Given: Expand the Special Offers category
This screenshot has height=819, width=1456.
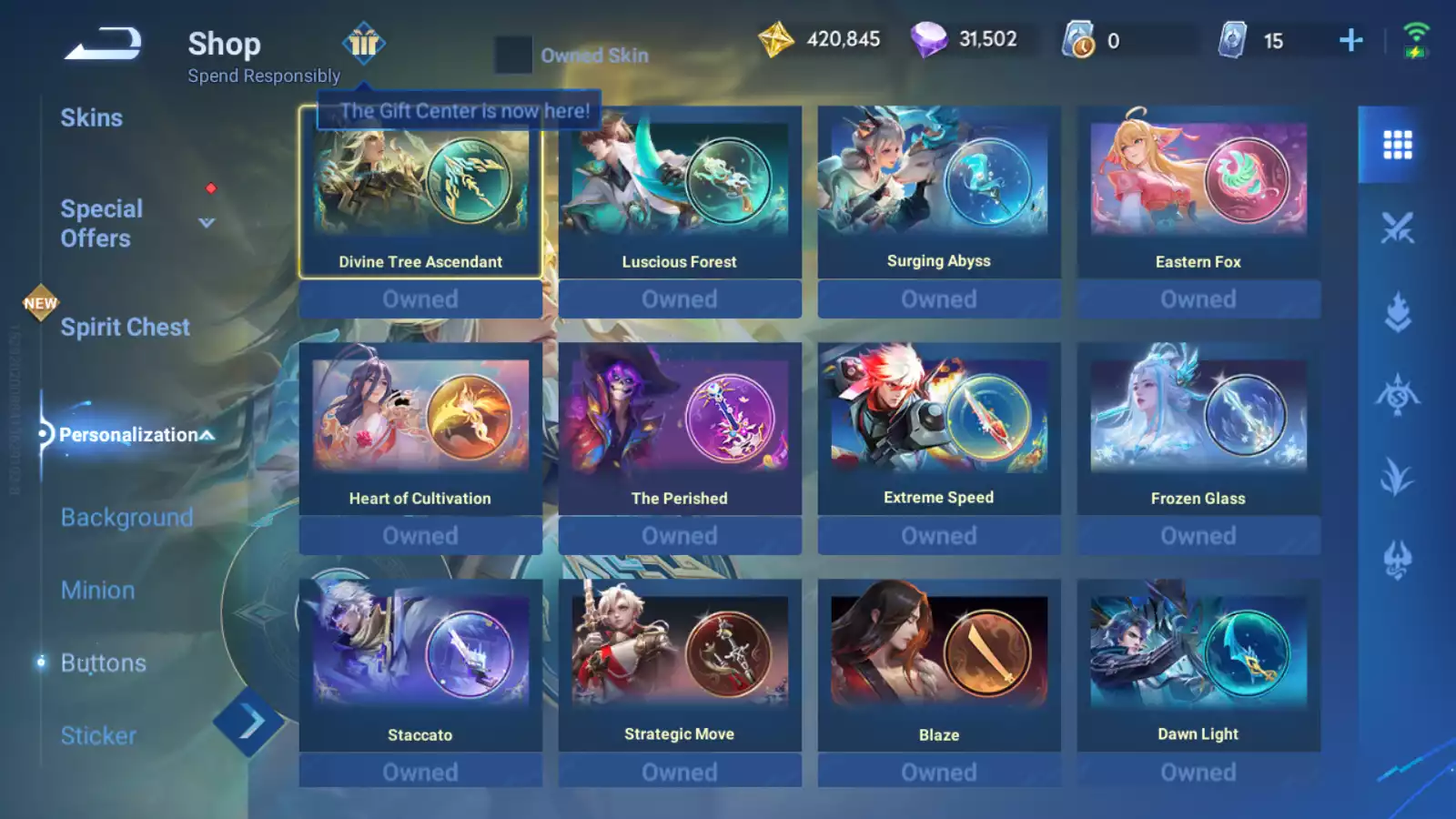Looking at the screenshot, I should coord(207,223).
